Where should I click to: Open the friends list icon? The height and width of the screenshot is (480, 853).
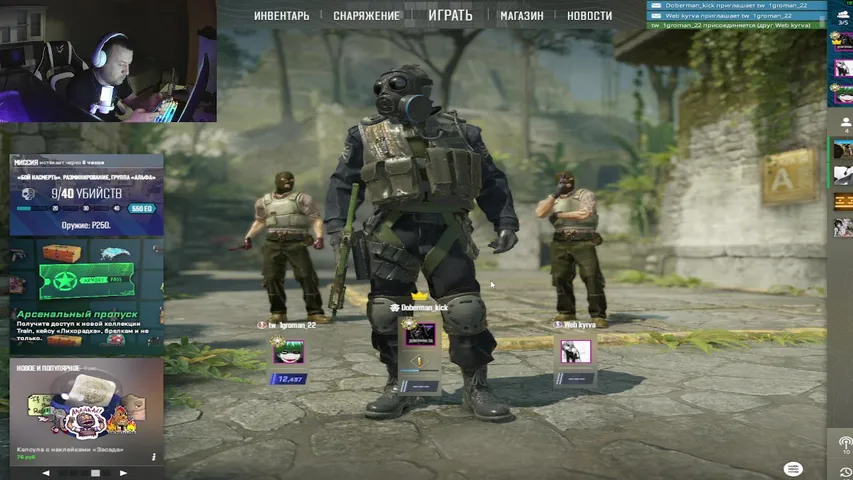[x=842, y=124]
